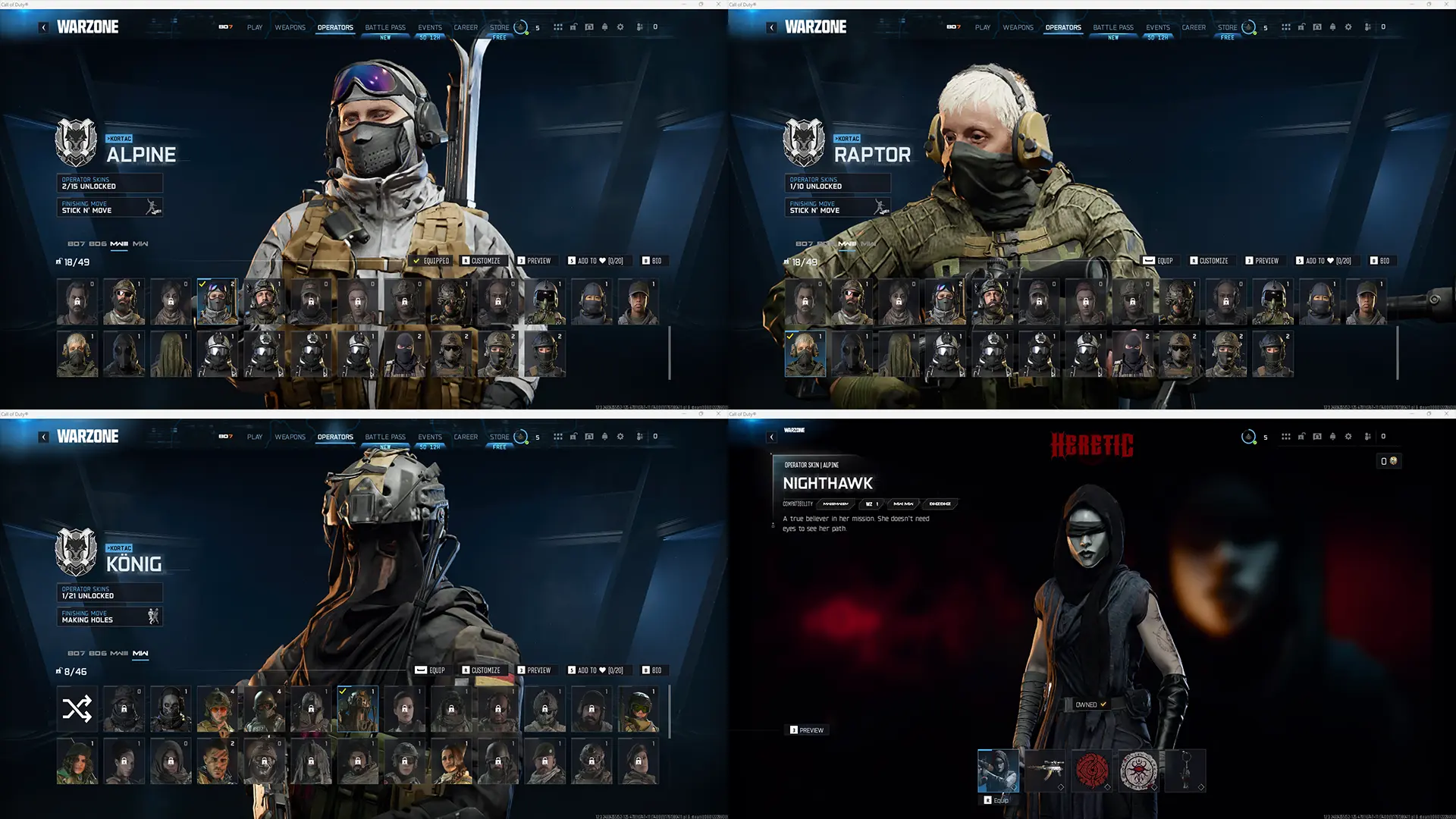Click the Making Holes finishing move icon
1456x819 pixels.
[x=152, y=617]
